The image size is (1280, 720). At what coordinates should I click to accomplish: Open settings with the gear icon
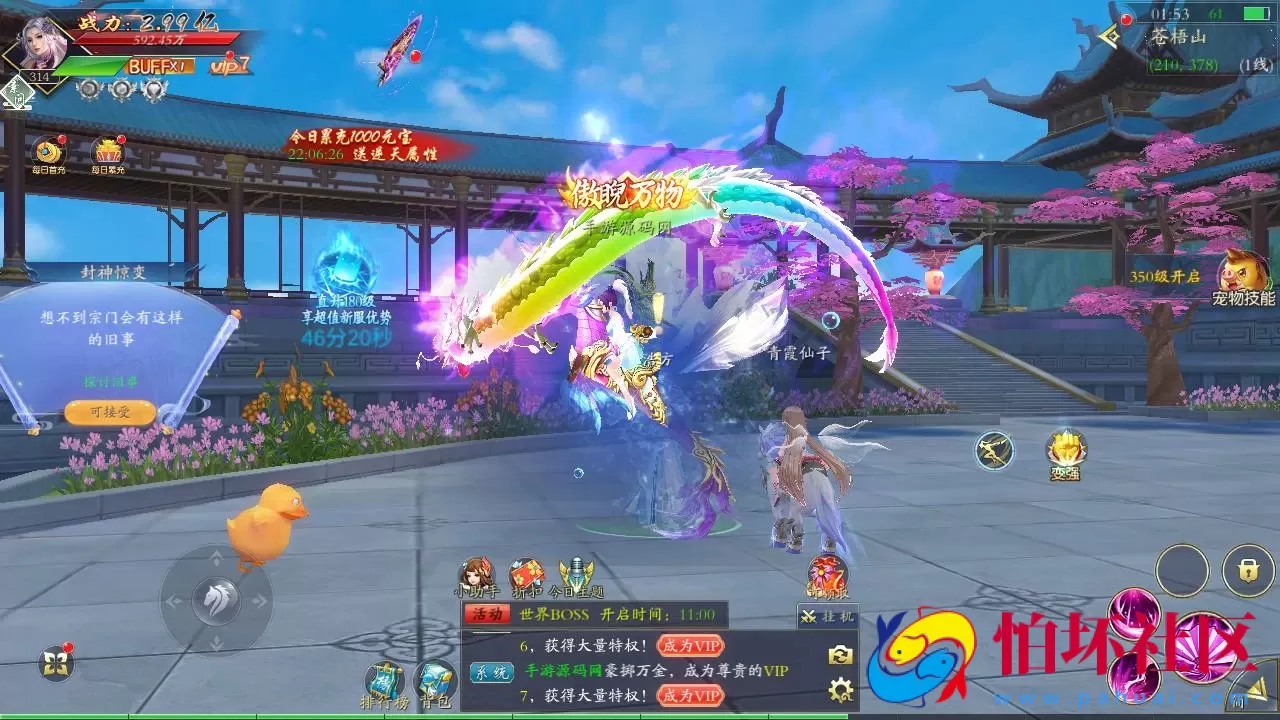[841, 690]
